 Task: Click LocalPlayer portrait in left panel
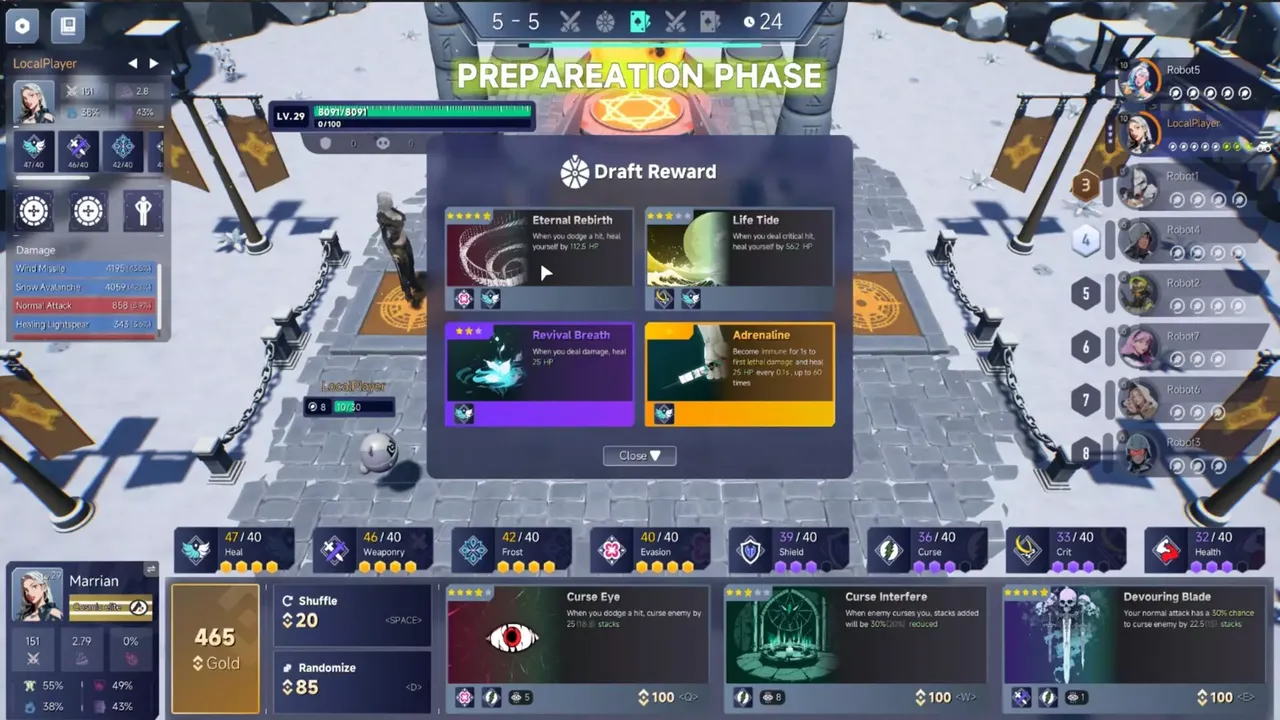(32, 101)
